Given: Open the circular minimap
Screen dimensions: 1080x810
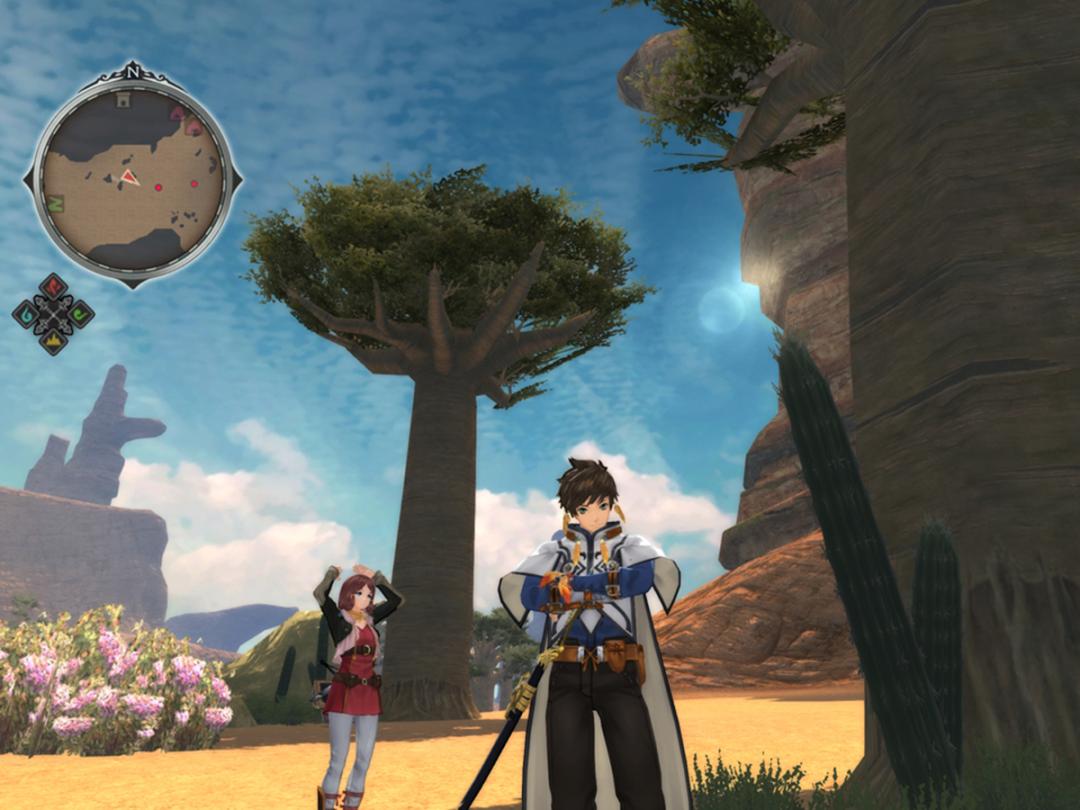Looking at the screenshot, I should 133,180.
